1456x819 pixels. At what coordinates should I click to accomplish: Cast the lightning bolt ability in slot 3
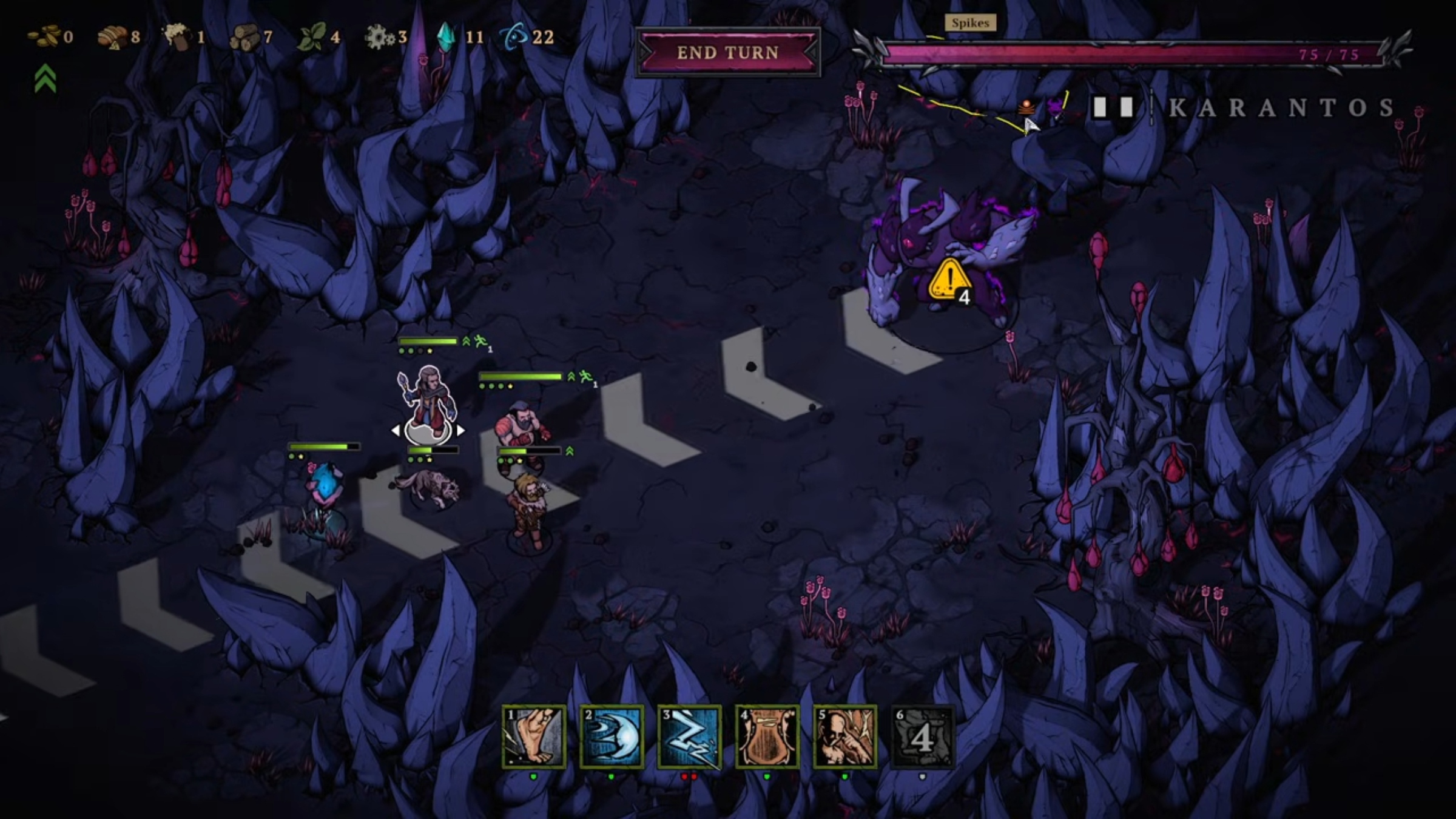click(x=689, y=737)
